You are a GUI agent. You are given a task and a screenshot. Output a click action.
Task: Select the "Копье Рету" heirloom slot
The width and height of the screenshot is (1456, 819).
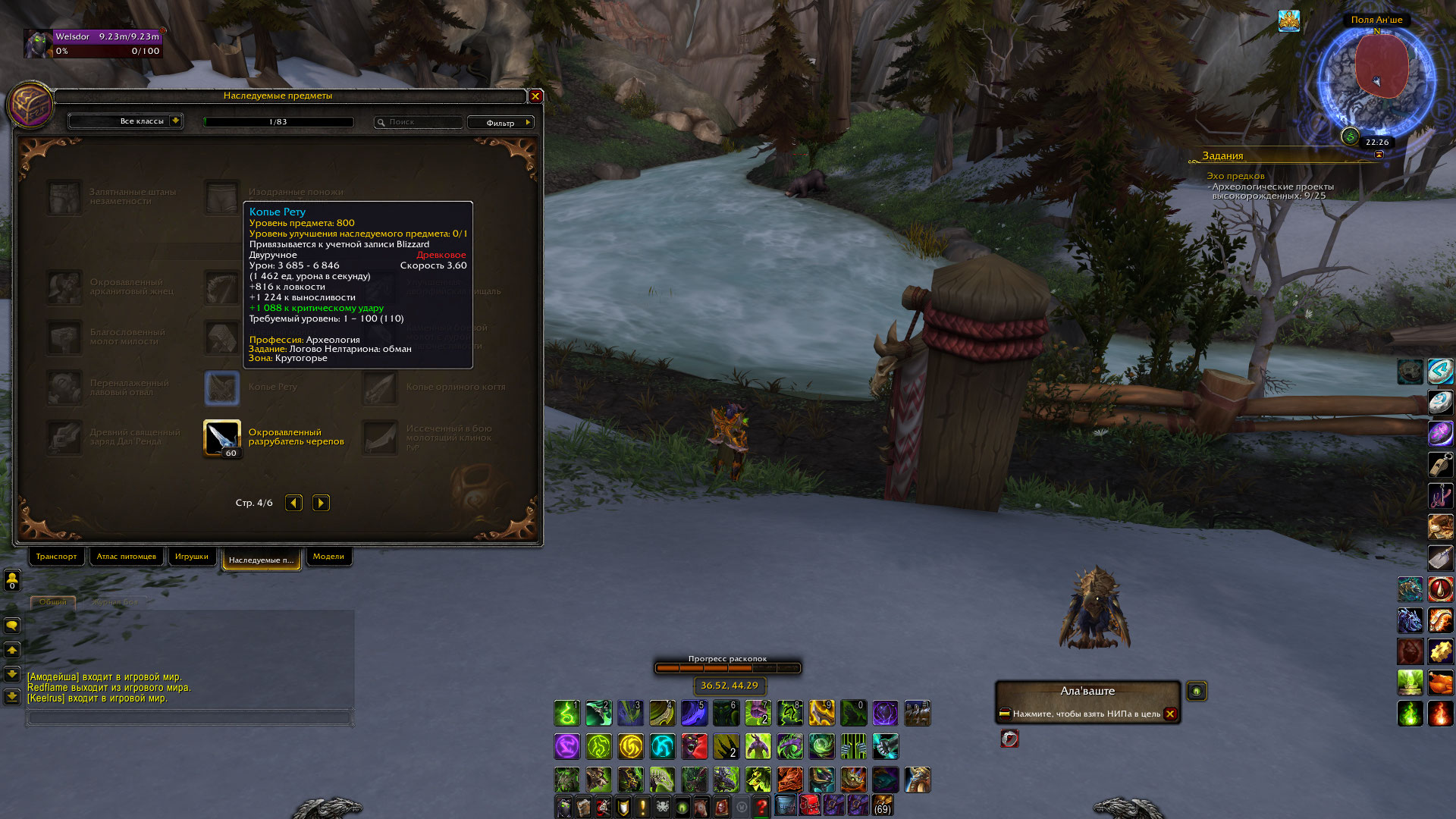[222, 388]
